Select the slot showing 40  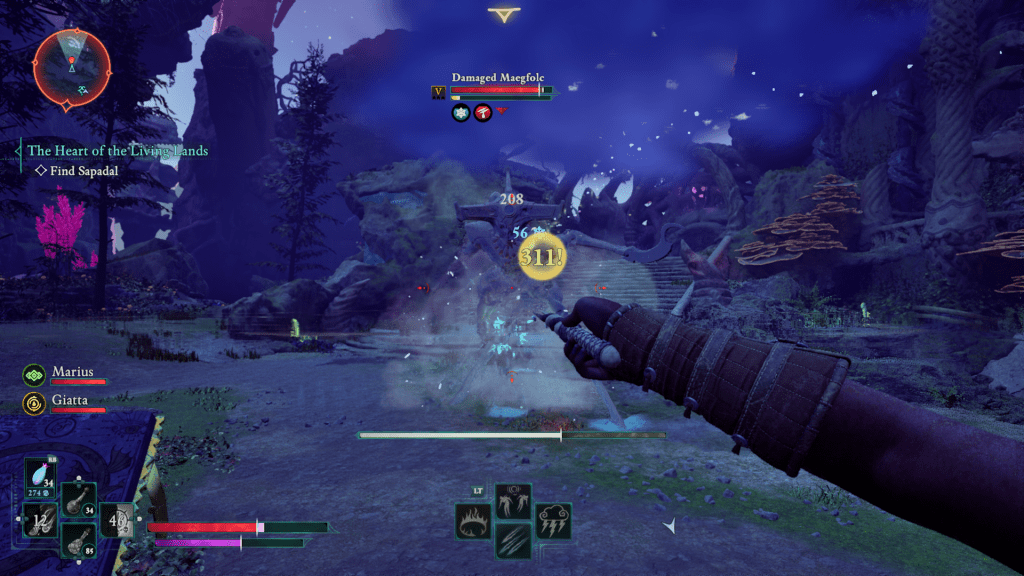point(116,520)
